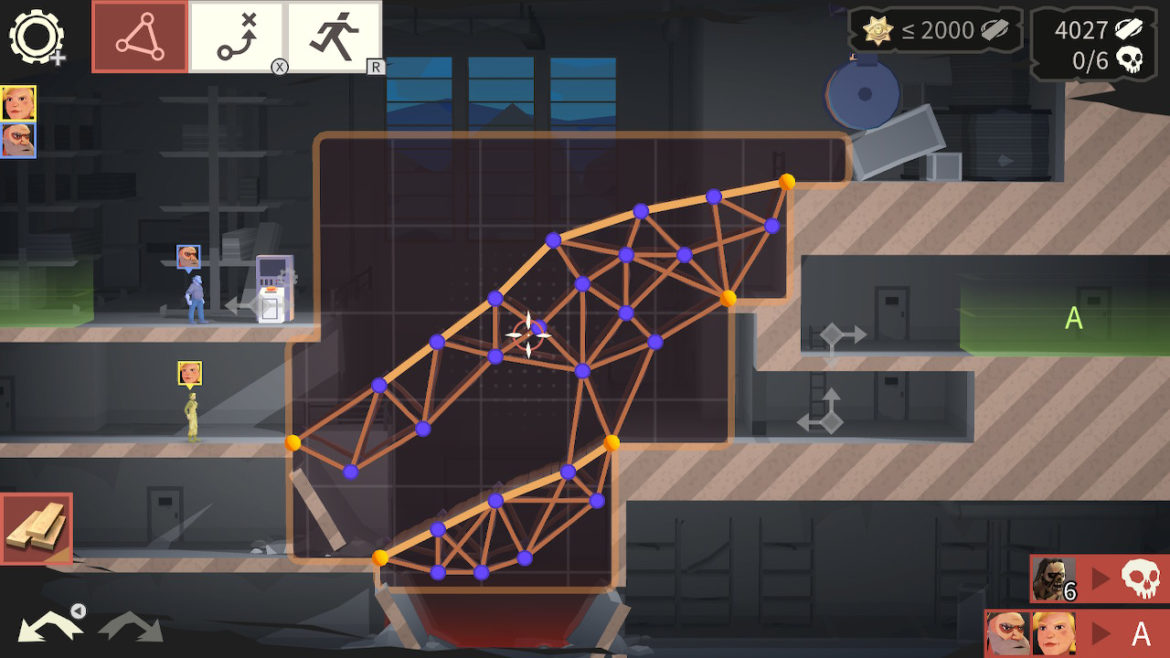Click the walker objective row with skull
Viewport: 1170px width, 658px height.
click(x=1098, y=579)
